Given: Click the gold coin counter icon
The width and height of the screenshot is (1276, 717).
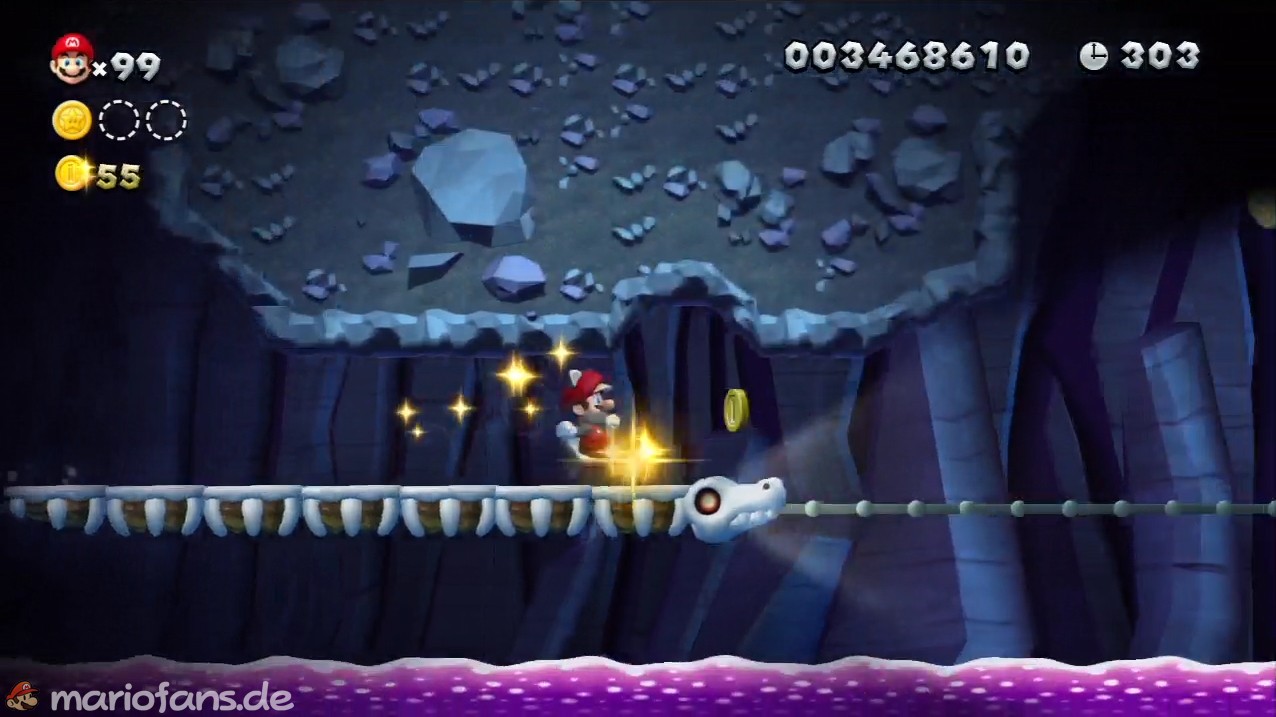Looking at the screenshot, I should [72, 173].
